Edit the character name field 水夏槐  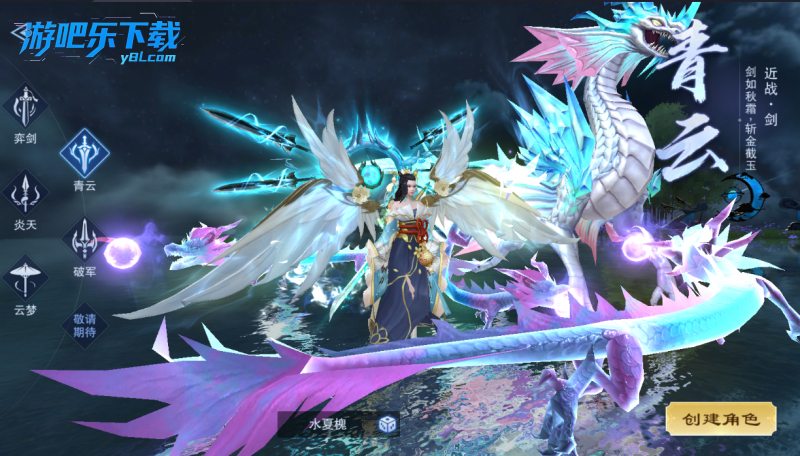pyautogui.click(x=326, y=424)
